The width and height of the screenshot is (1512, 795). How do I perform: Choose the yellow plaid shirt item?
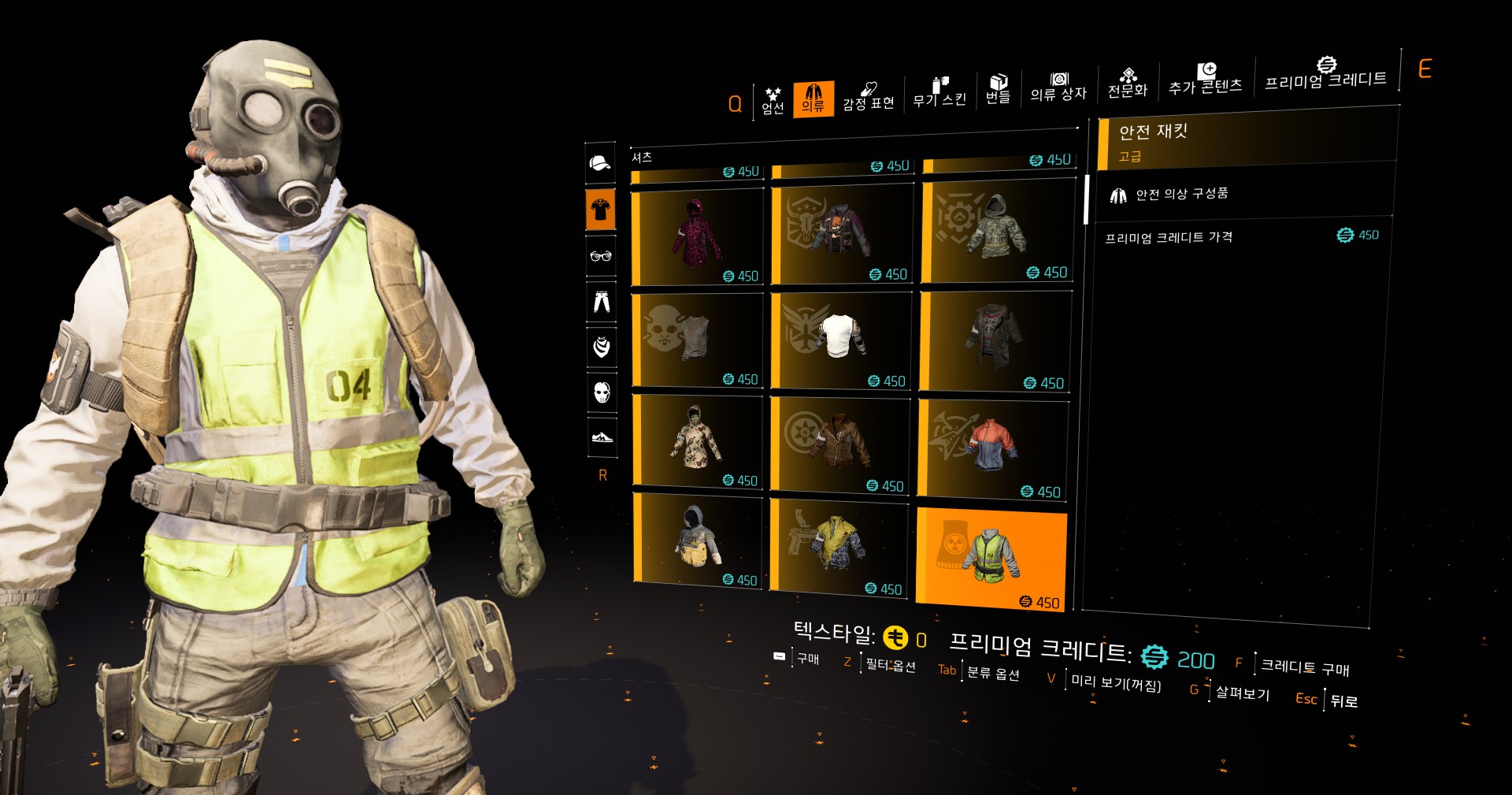(x=839, y=545)
